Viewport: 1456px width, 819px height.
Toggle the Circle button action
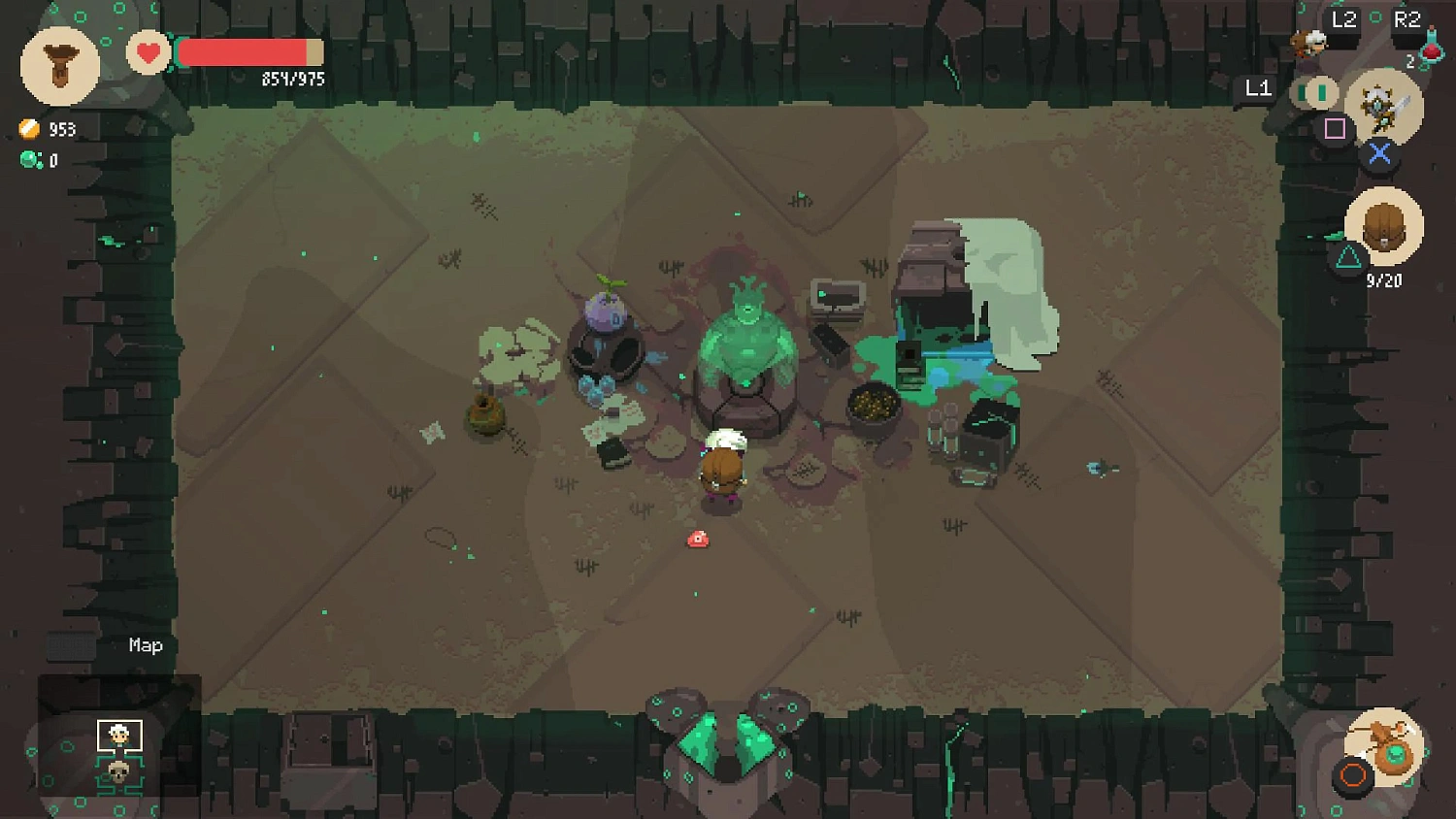(x=1355, y=774)
